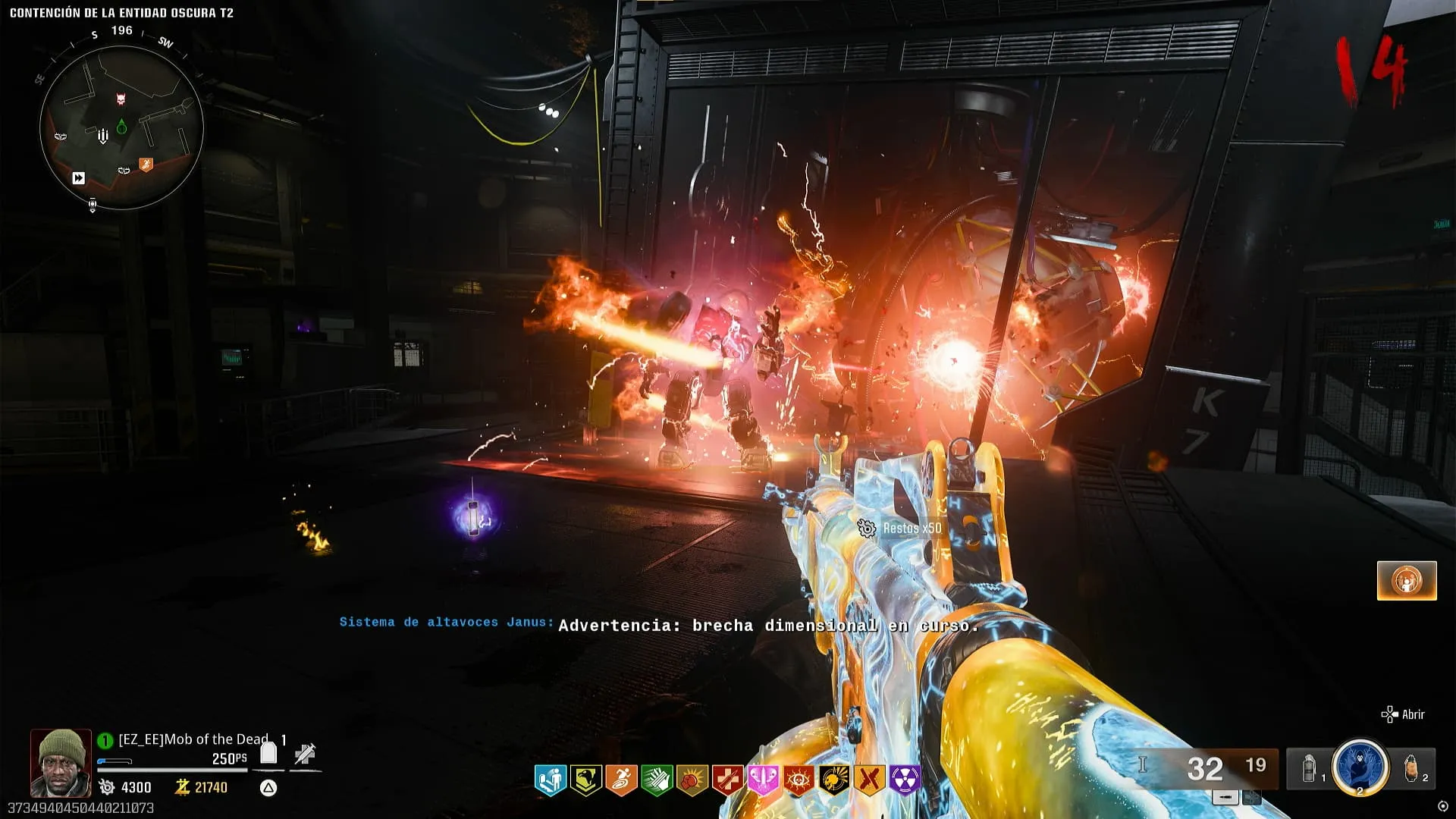Click the red cross bullet perk icon

coord(728,780)
